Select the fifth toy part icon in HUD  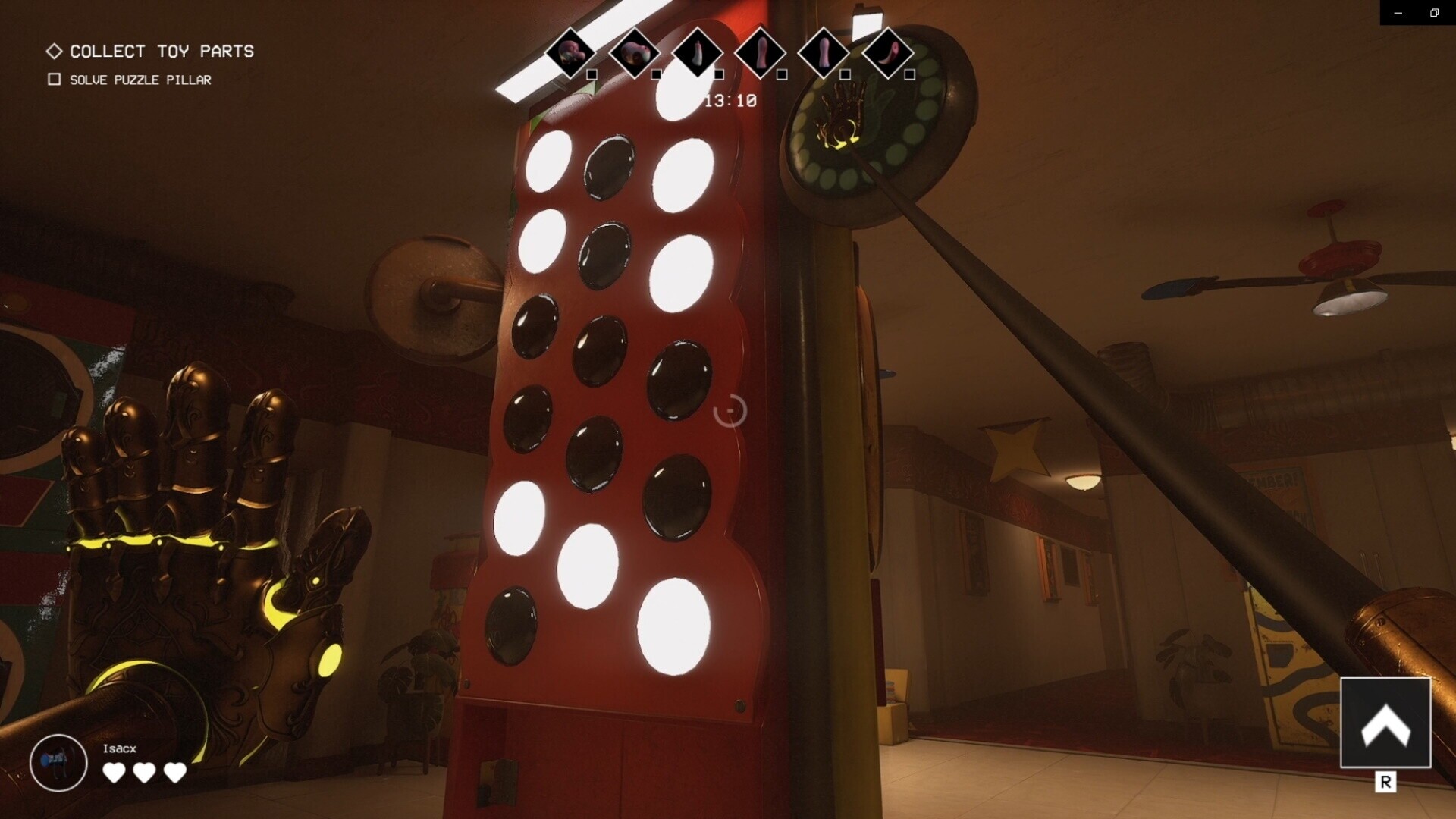[827, 53]
